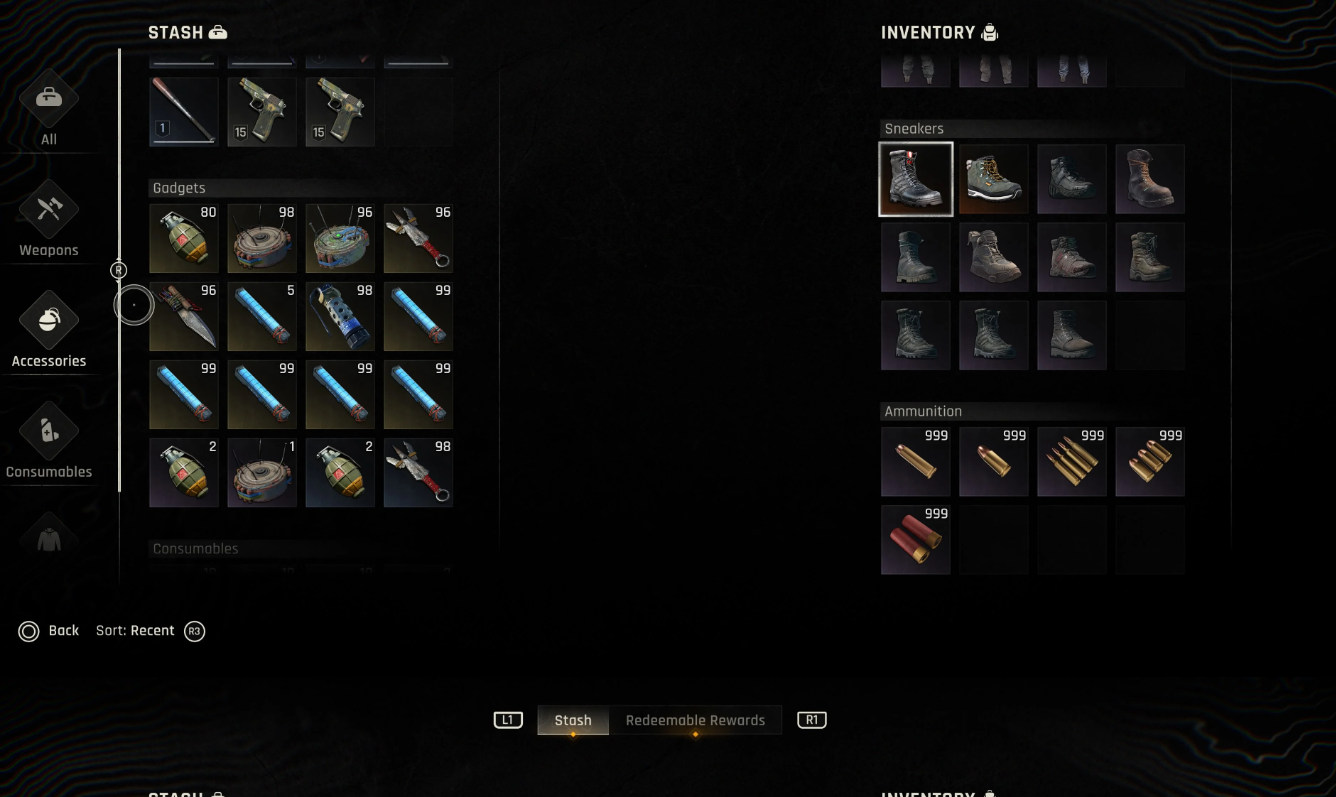1336x797 pixels.
Task: Choose the highlighted black boot in Sneakers
Action: coord(916,179)
